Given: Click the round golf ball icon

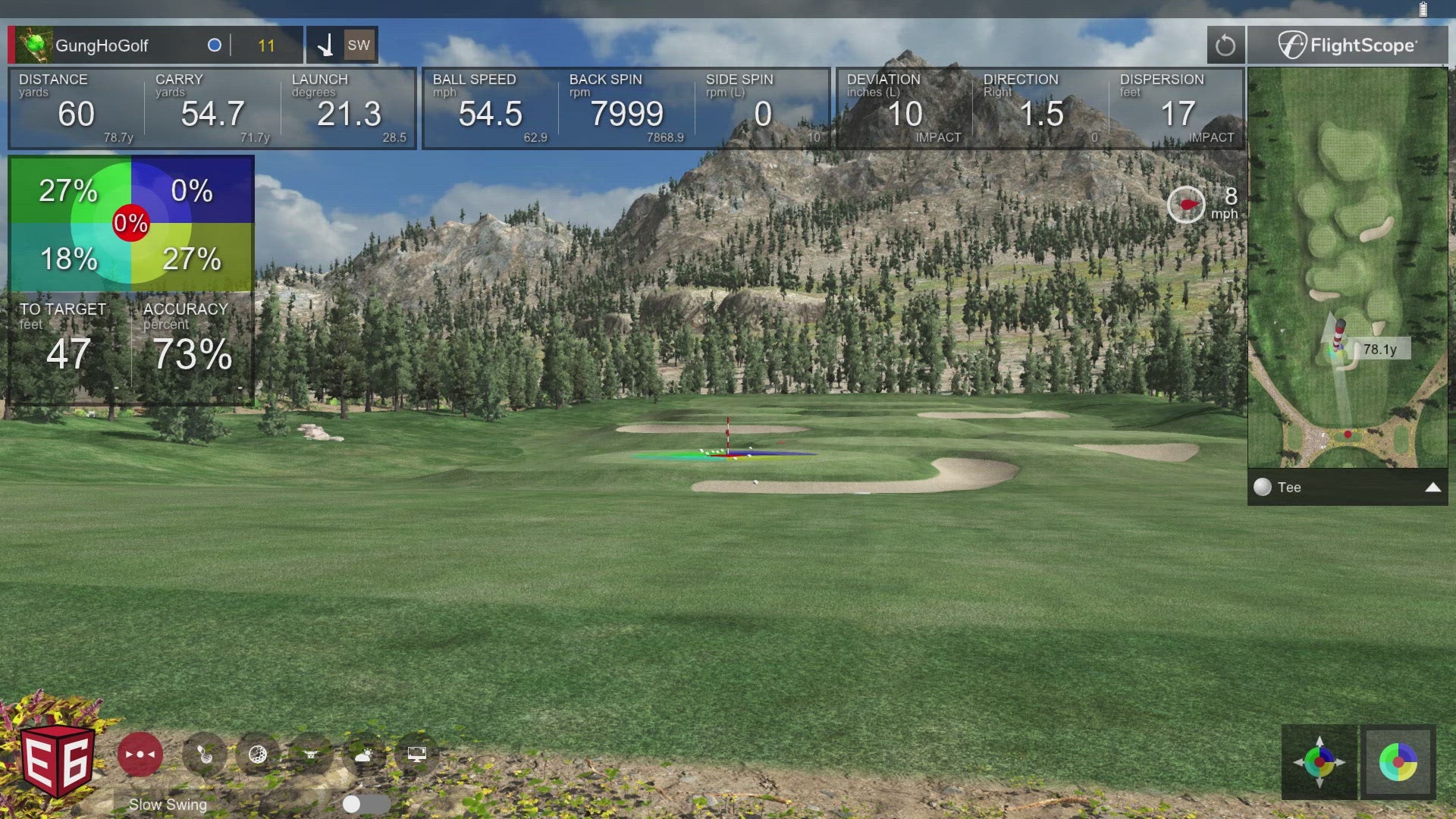Looking at the screenshot, I should (258, 755).
